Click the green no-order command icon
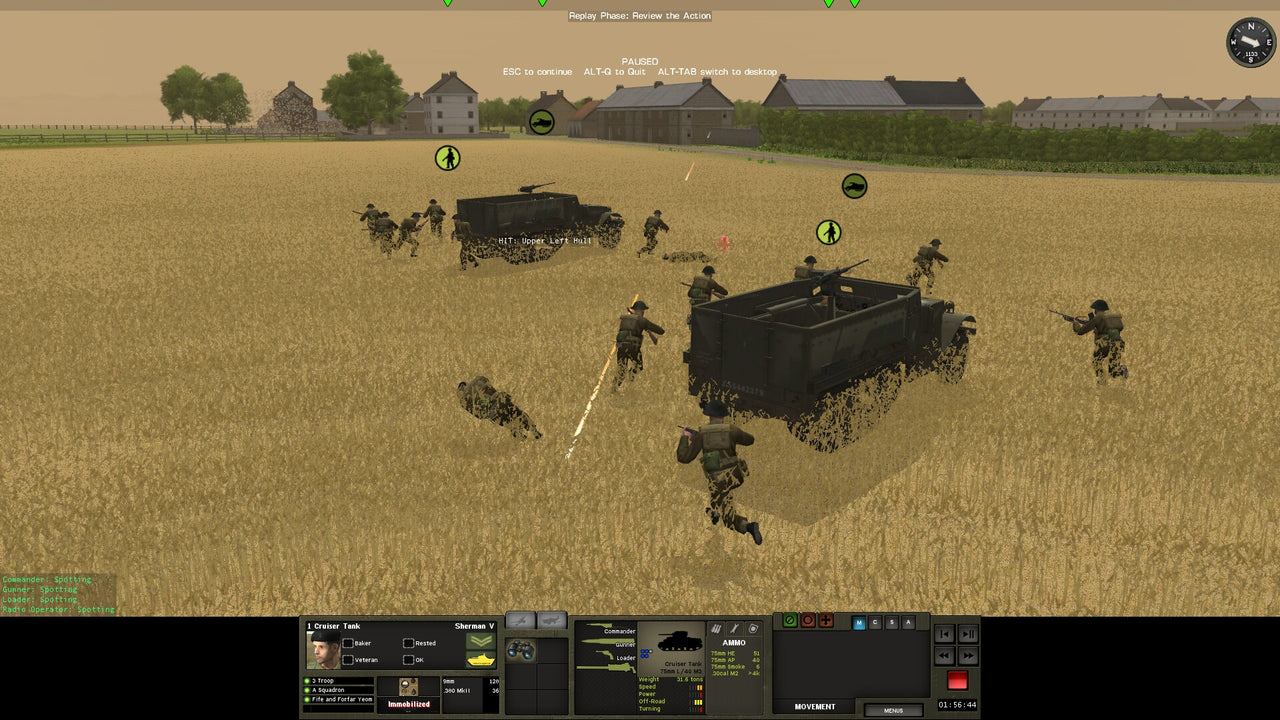1280x720 pixels. (x=789, y=620)
